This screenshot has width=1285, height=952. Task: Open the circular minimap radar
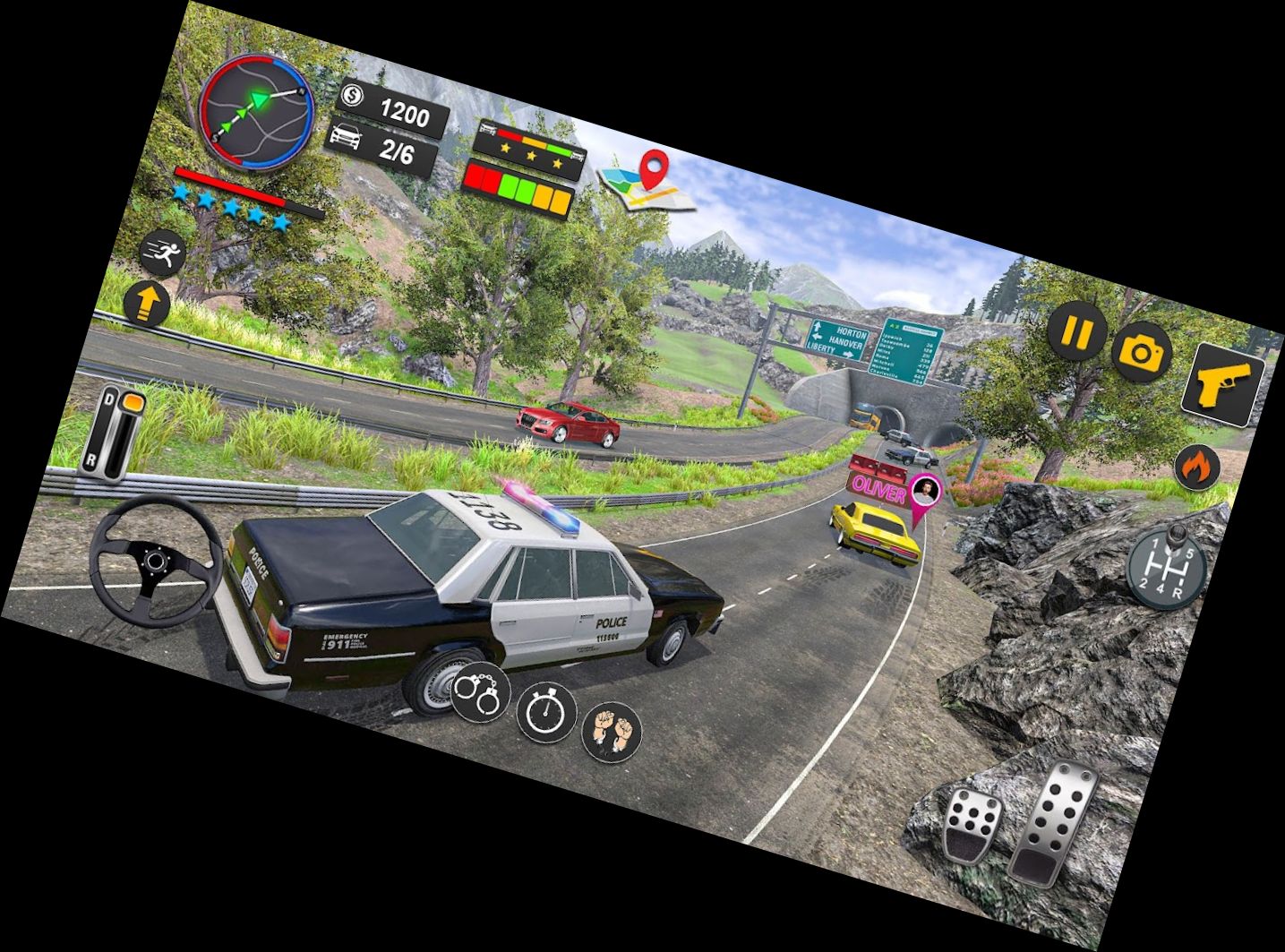point(258,112)
